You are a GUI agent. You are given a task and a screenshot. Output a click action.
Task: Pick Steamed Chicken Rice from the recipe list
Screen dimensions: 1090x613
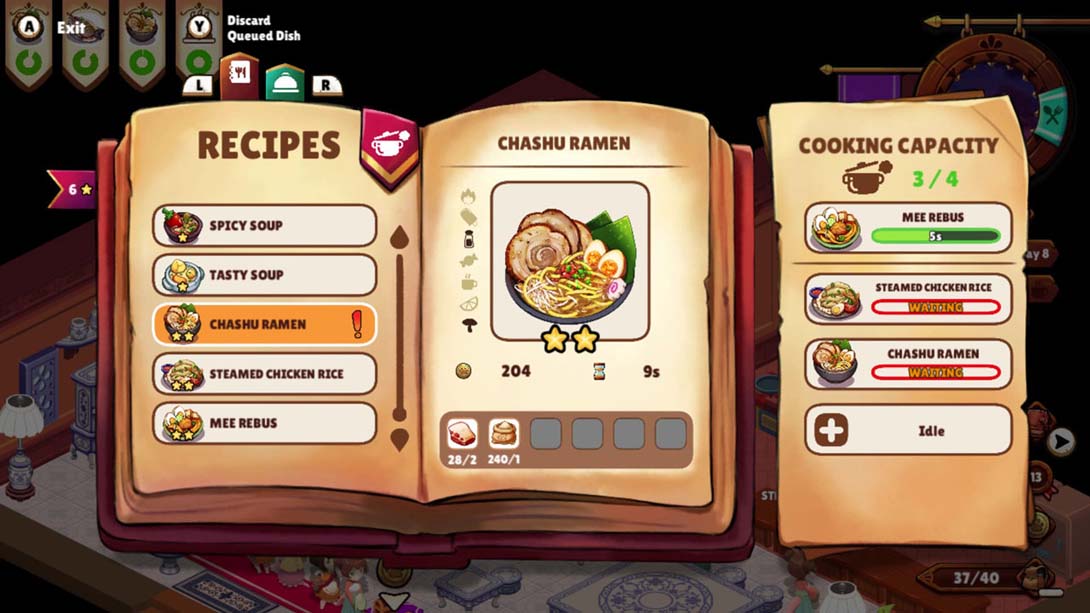tap(264, 374)
